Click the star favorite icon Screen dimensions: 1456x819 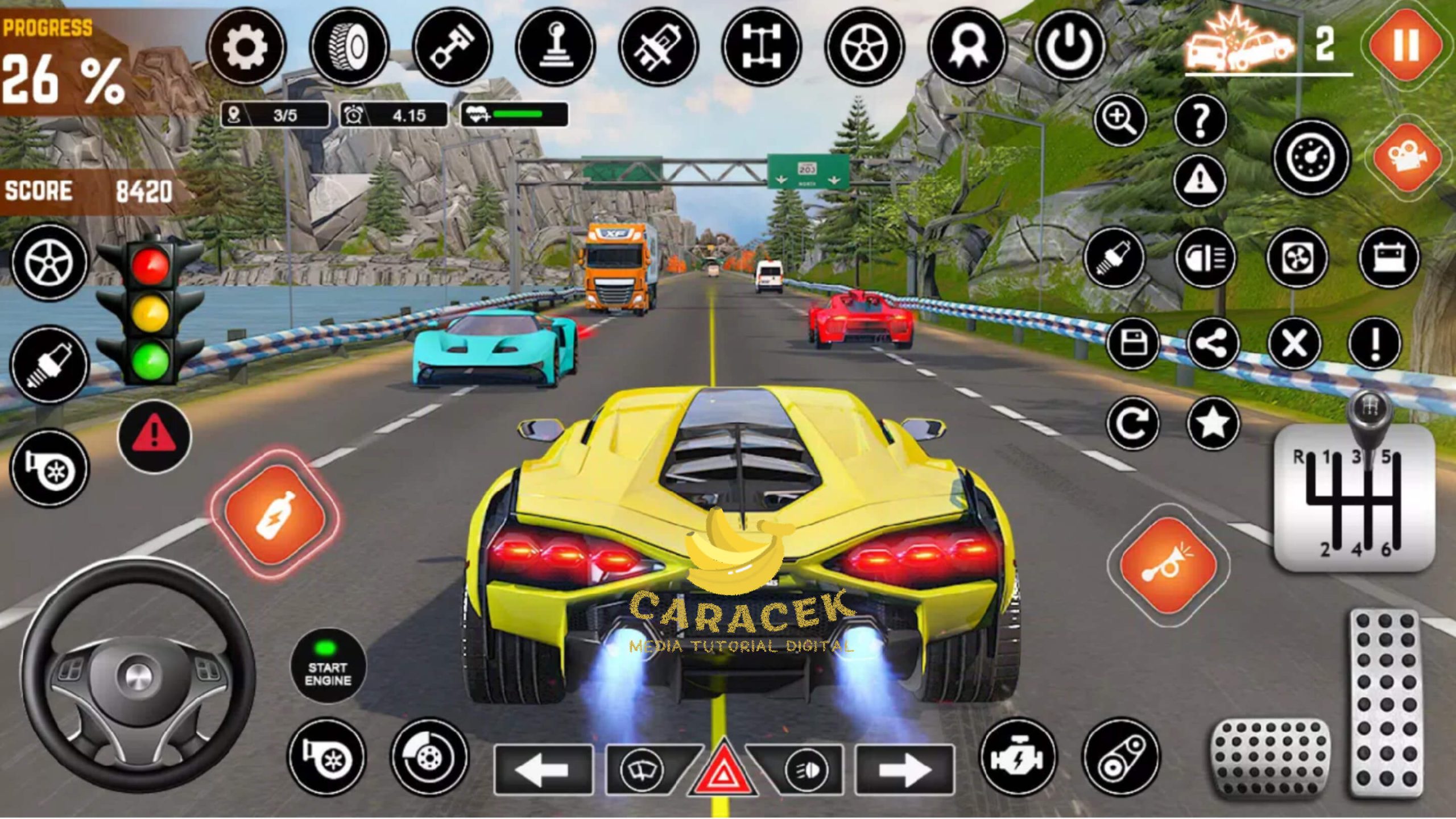coord(1213,423)
